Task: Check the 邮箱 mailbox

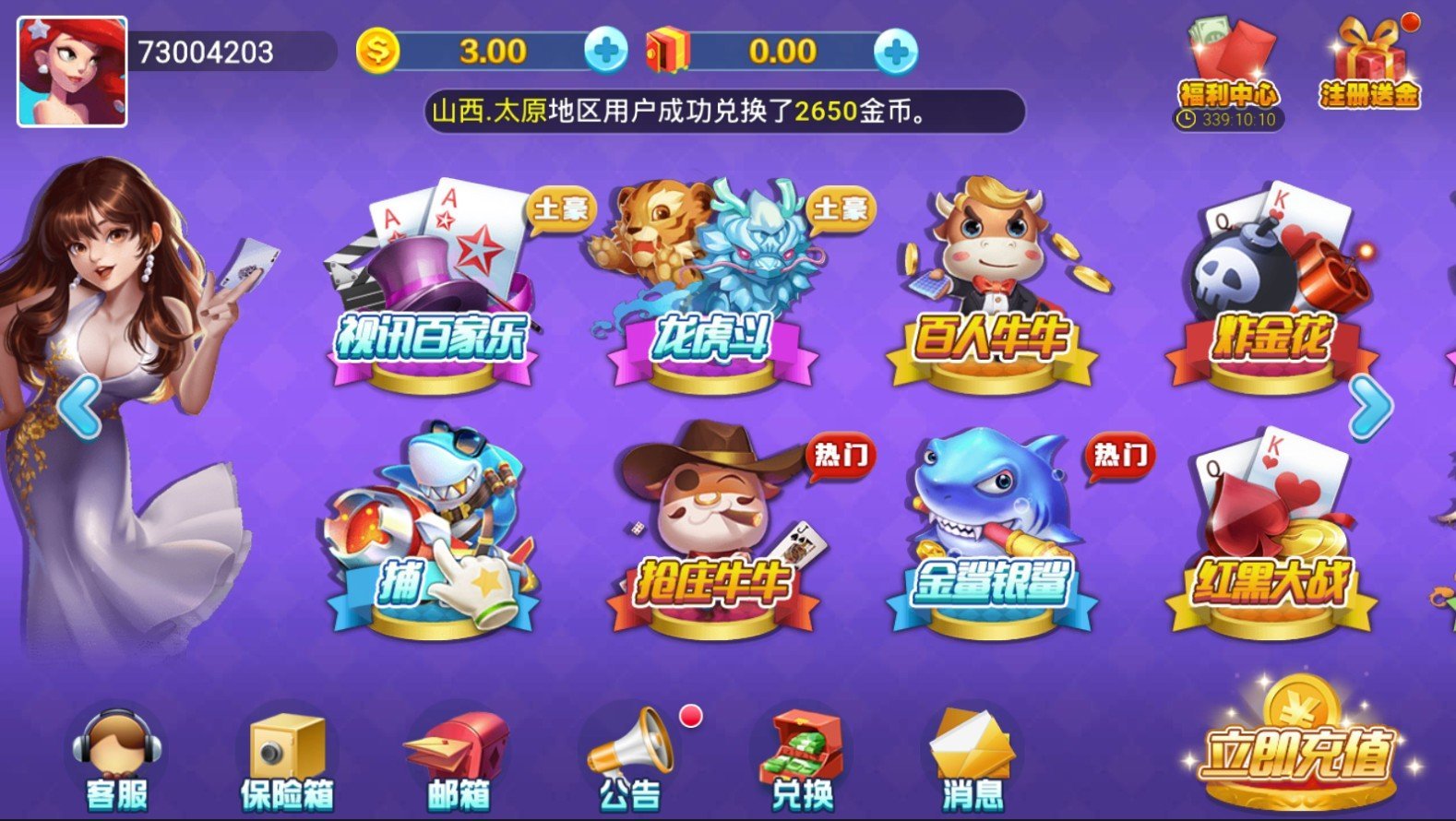Action: (459, 758)
